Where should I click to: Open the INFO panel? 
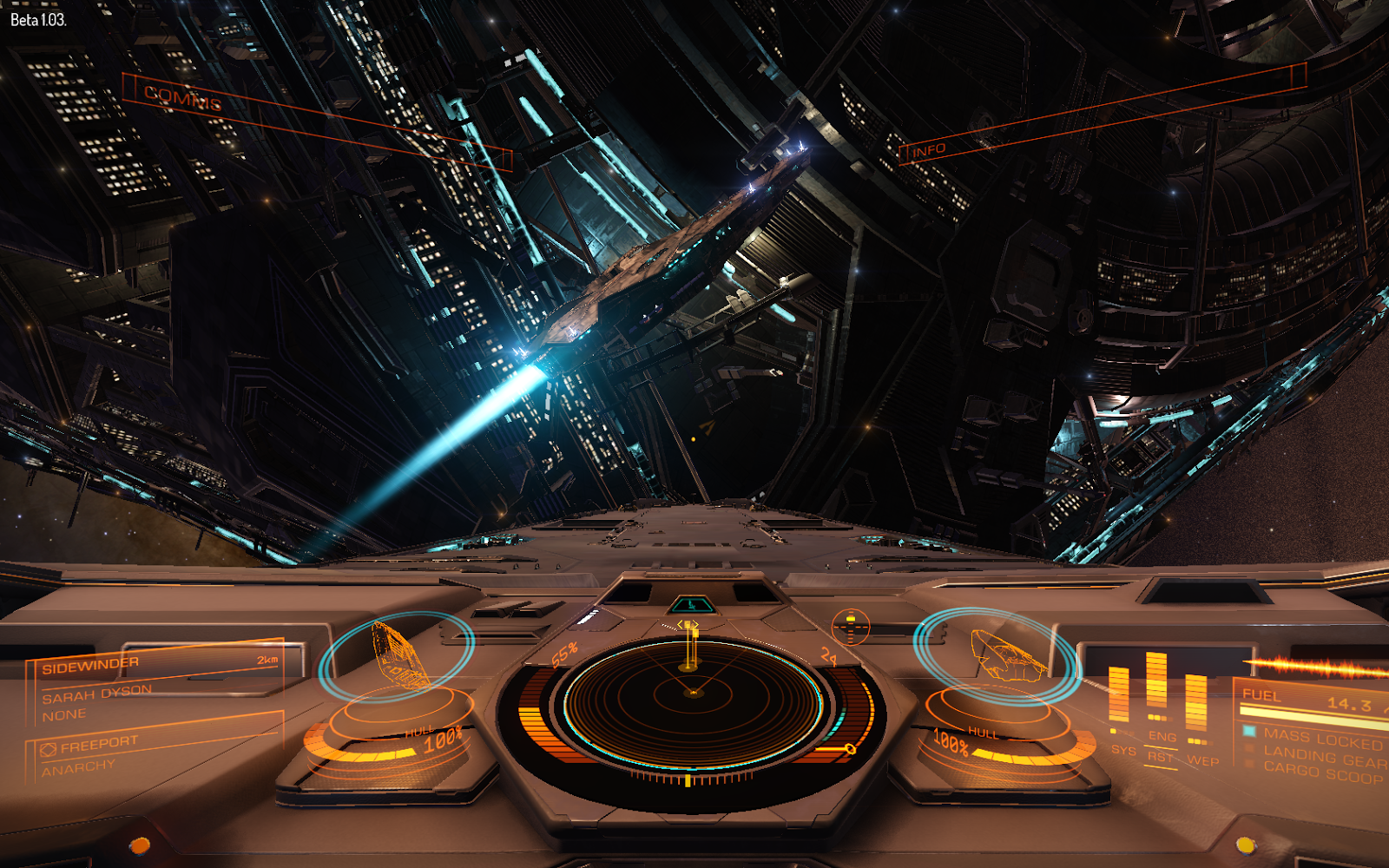point(929,150)
